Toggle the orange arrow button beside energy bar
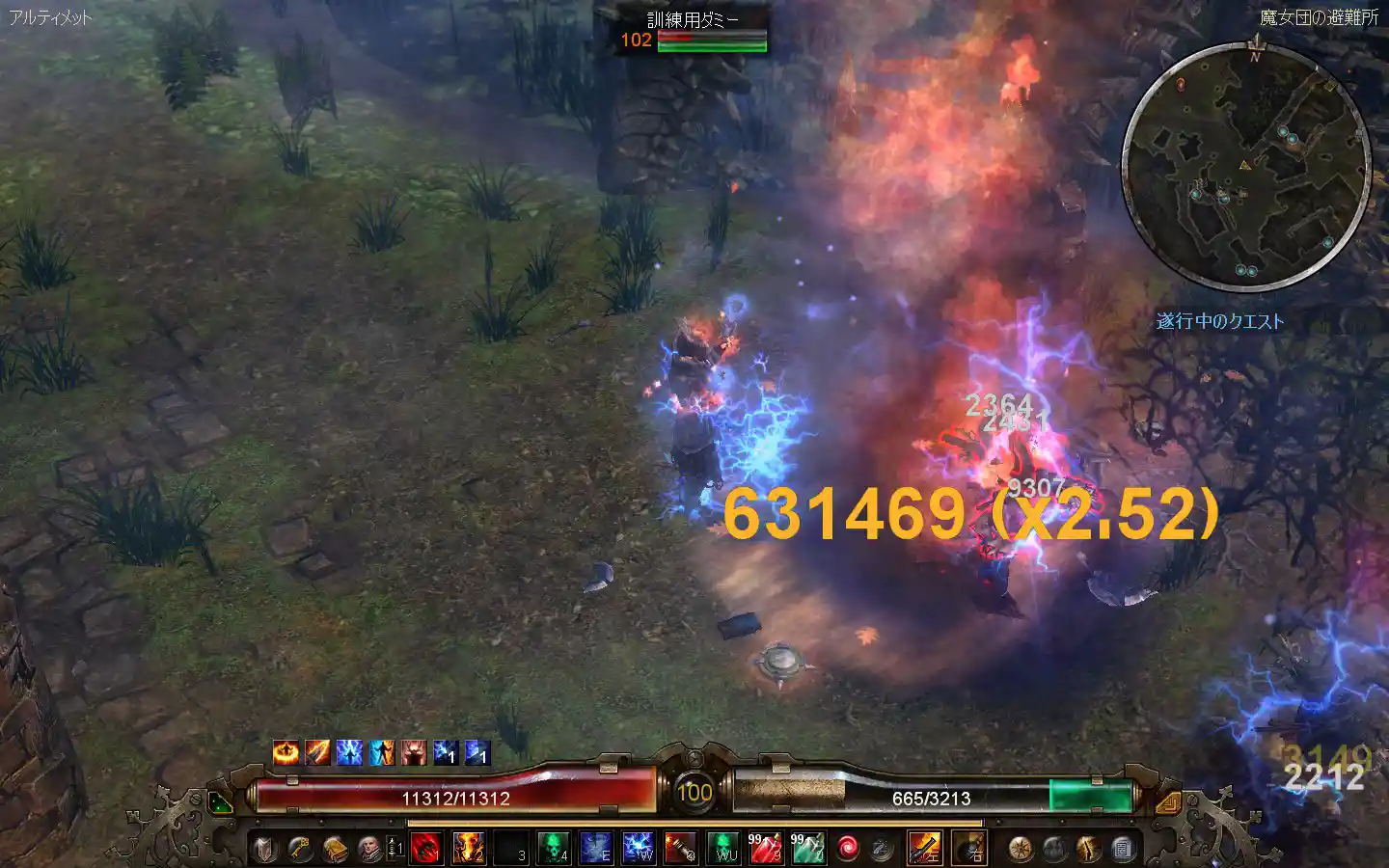Screen dimensions: 1389x868 pyautogui.click(x=1168, y=801)
